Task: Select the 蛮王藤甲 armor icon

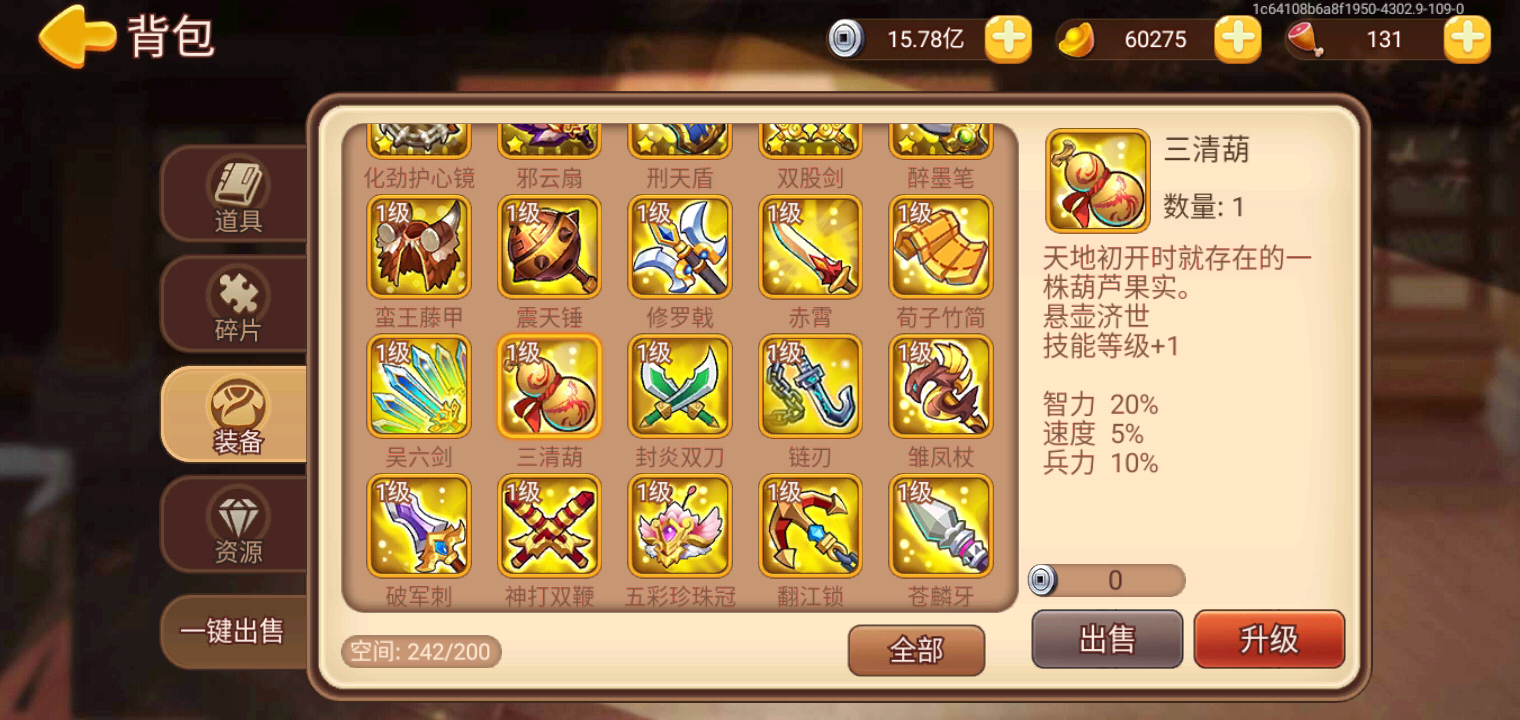Action: tap(418, 246)
